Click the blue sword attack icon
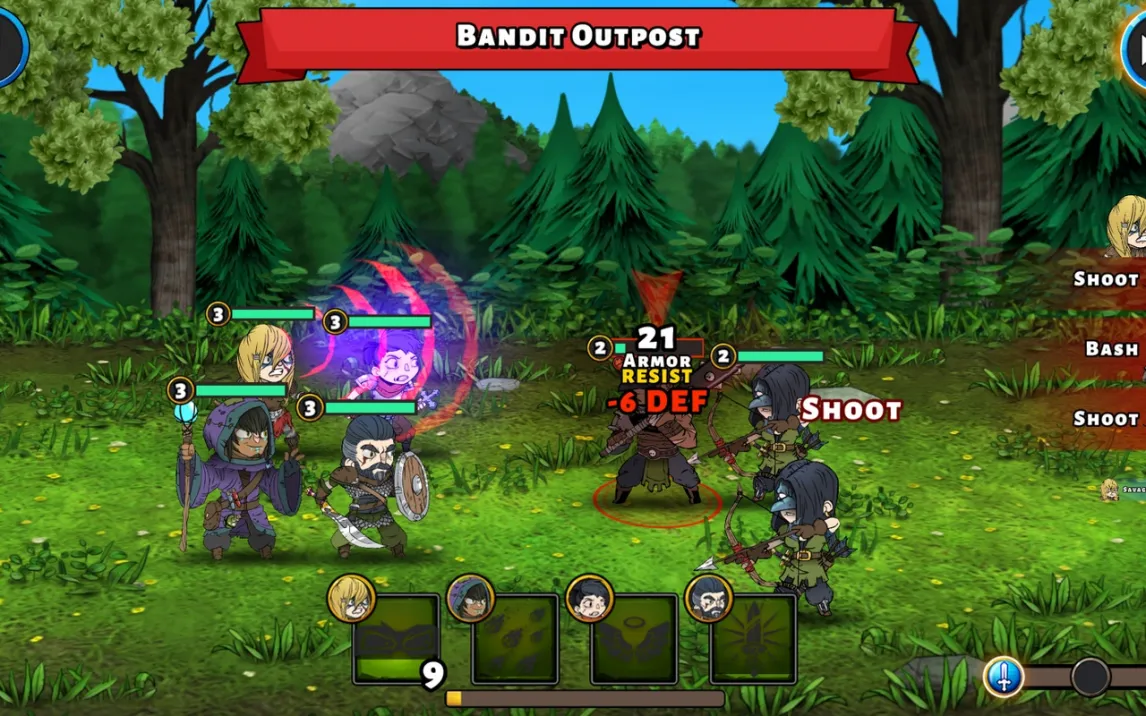This screenshot has width=1146, height=716. 1002,677
